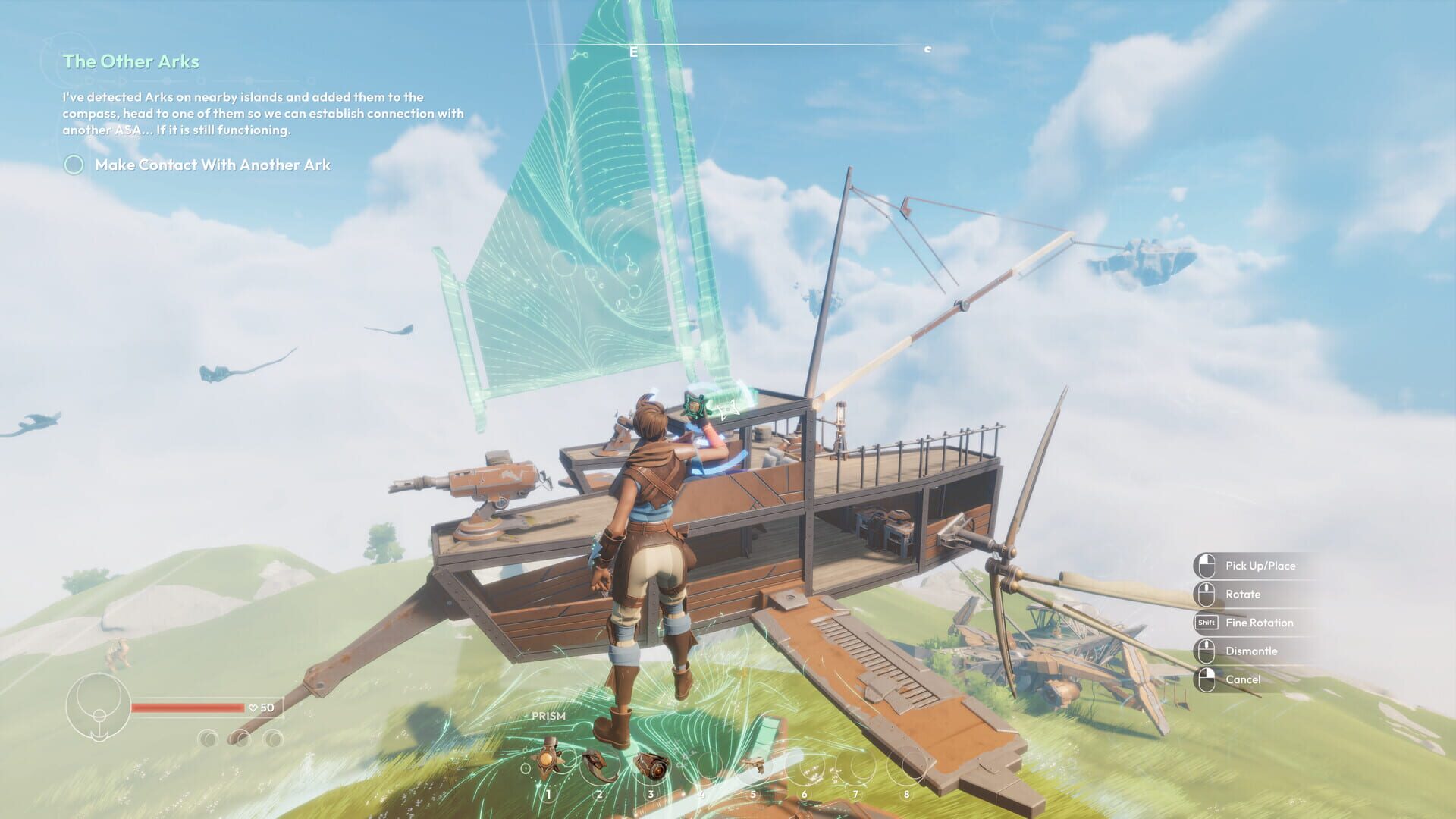Toggle the objective circle for Make Contact With Another Ark
The width and height of the screenshot is (1456, 819).
(x=74, y=164)
